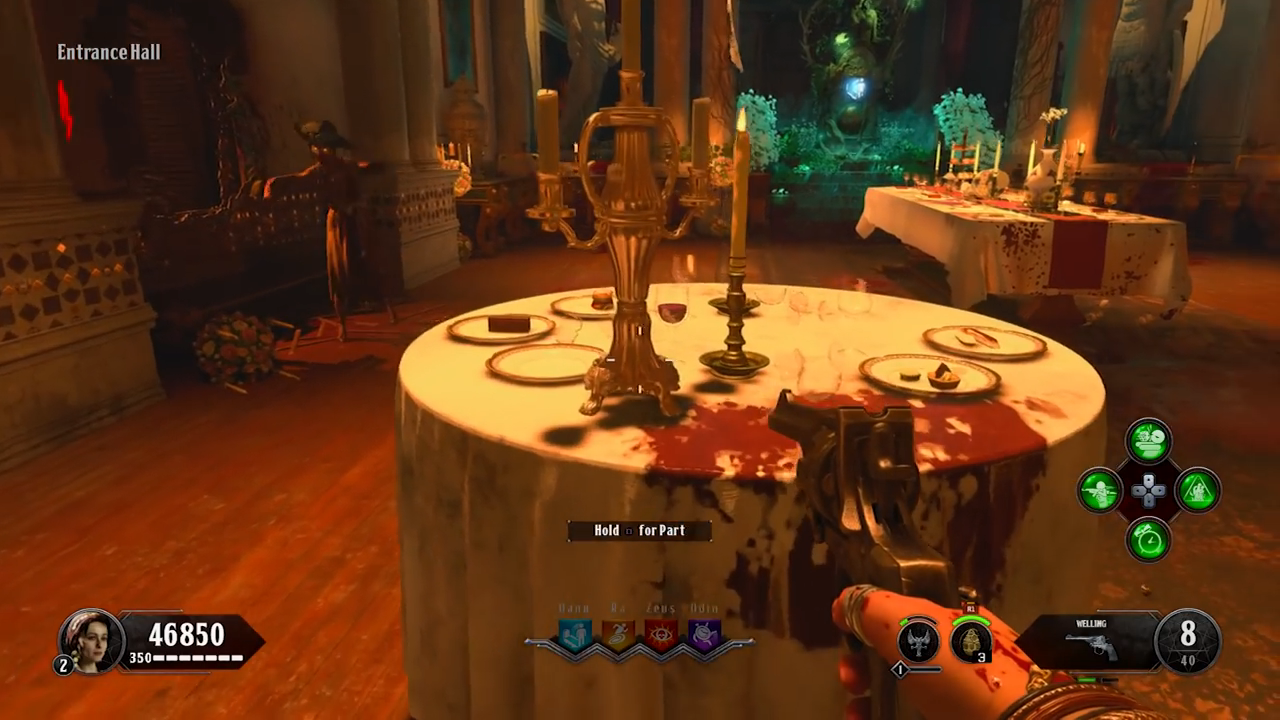Select the frag grenade icon
The image size is (1280, 720).
tap(970, 641)
